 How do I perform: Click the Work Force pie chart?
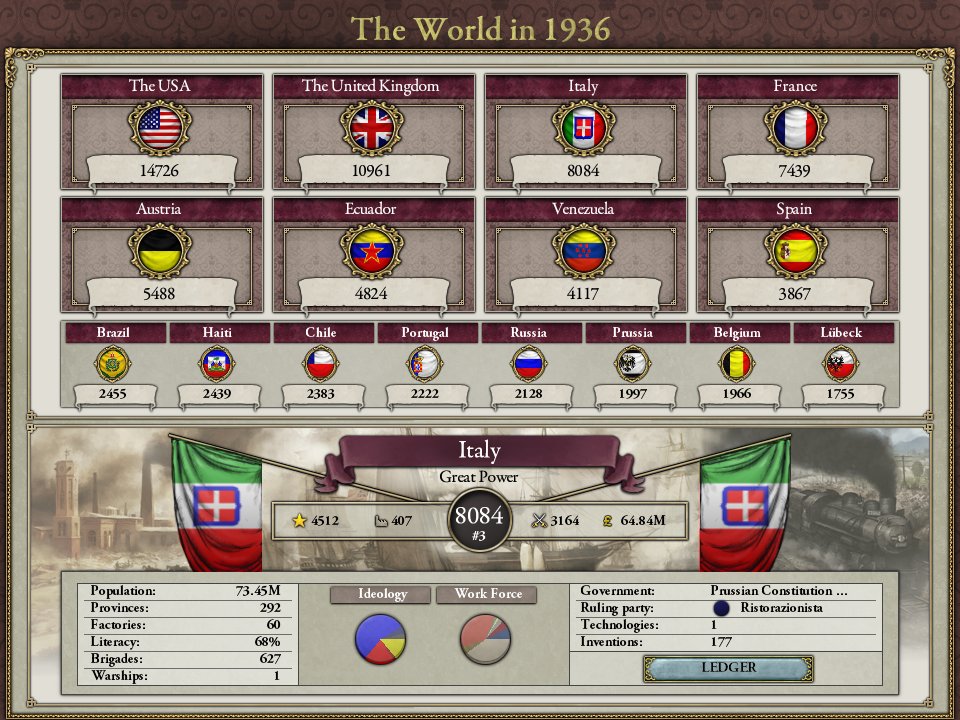point(486,639)
